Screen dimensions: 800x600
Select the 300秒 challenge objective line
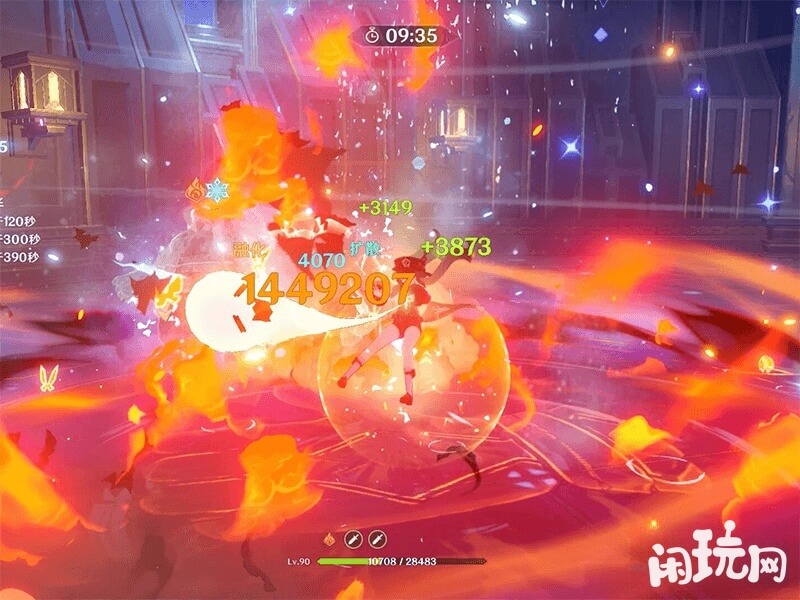[19, 239]
